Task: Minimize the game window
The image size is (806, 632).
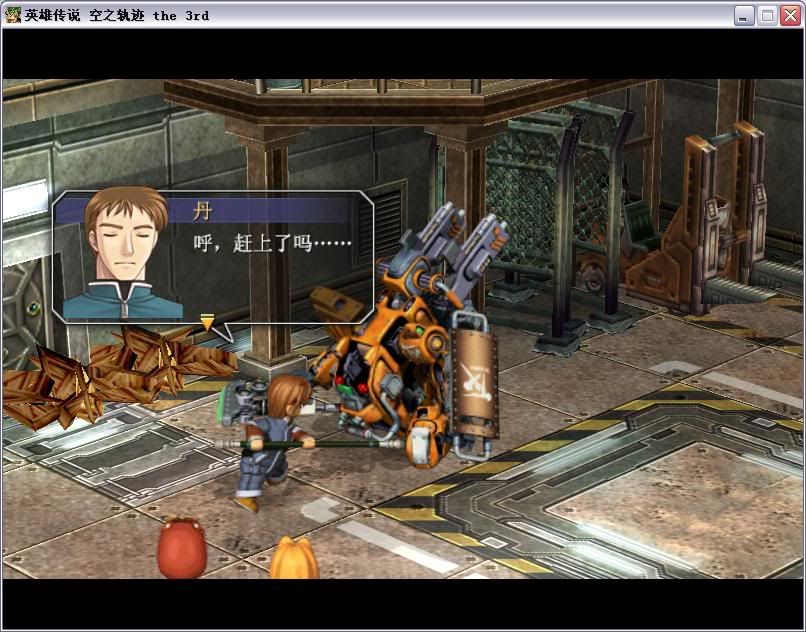Action: coord(744,15)
